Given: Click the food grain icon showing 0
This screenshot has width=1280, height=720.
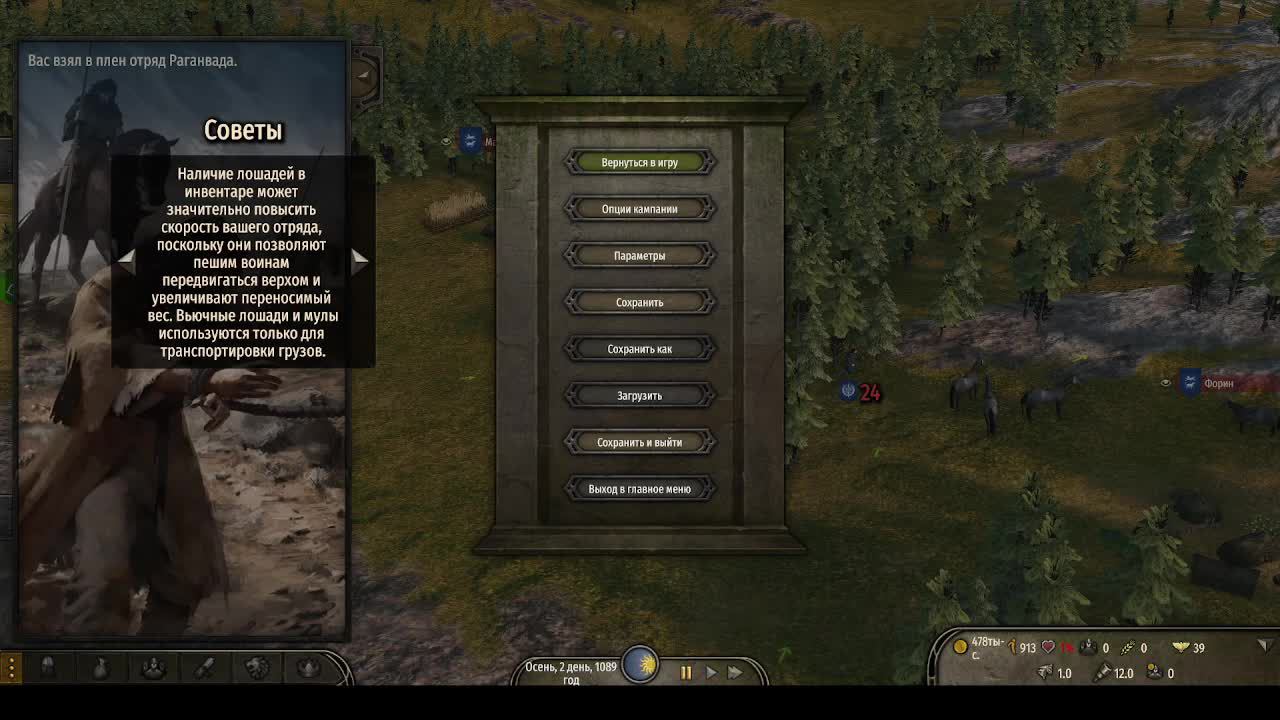Looking at the screenshot, I should [x=1127, y=647].
